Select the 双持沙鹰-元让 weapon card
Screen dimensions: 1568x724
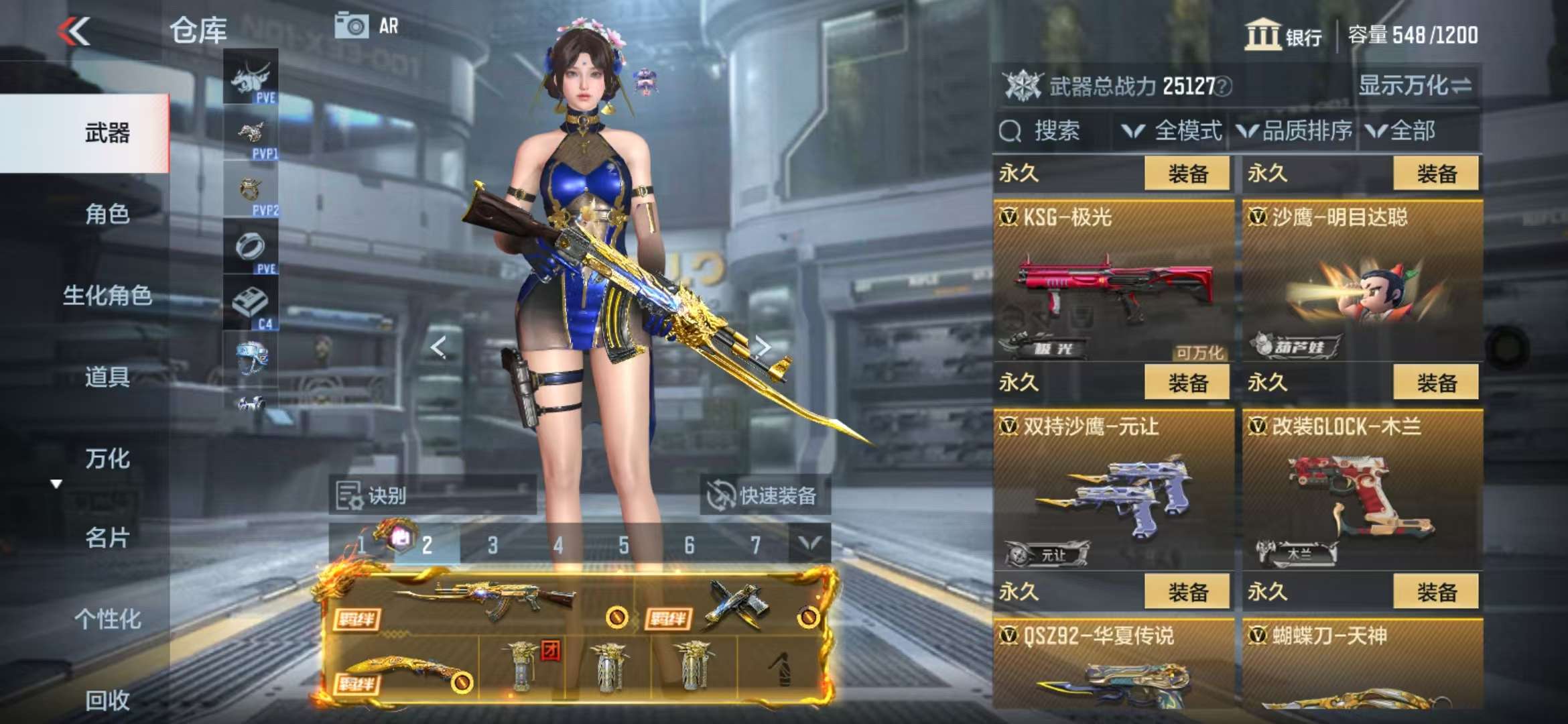tap(1113, 489)
